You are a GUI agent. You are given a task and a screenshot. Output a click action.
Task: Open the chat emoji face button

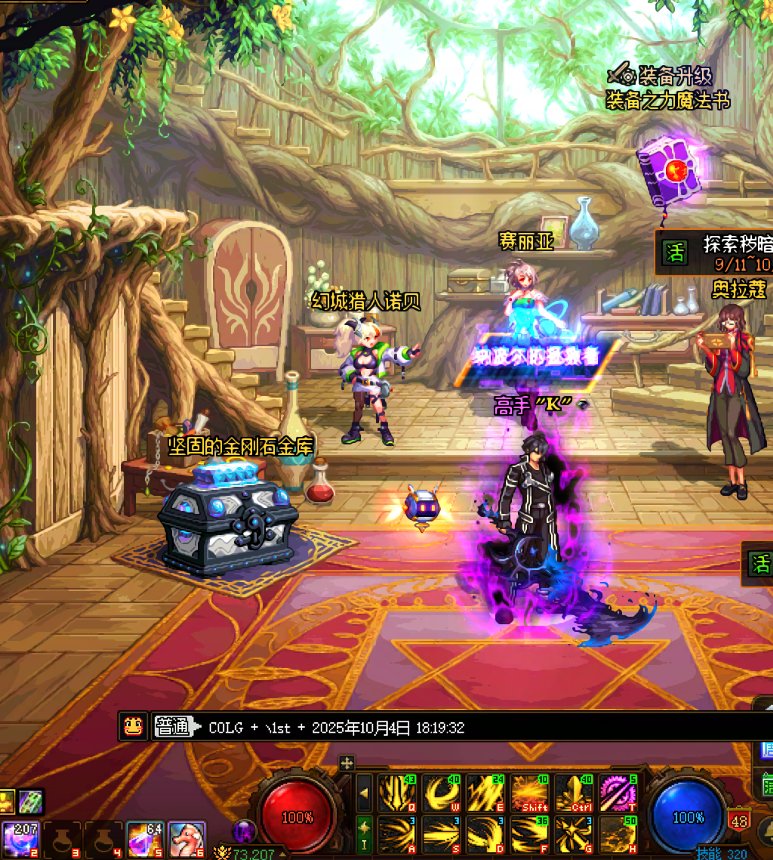pyautogui.click(x=132, y=727)
